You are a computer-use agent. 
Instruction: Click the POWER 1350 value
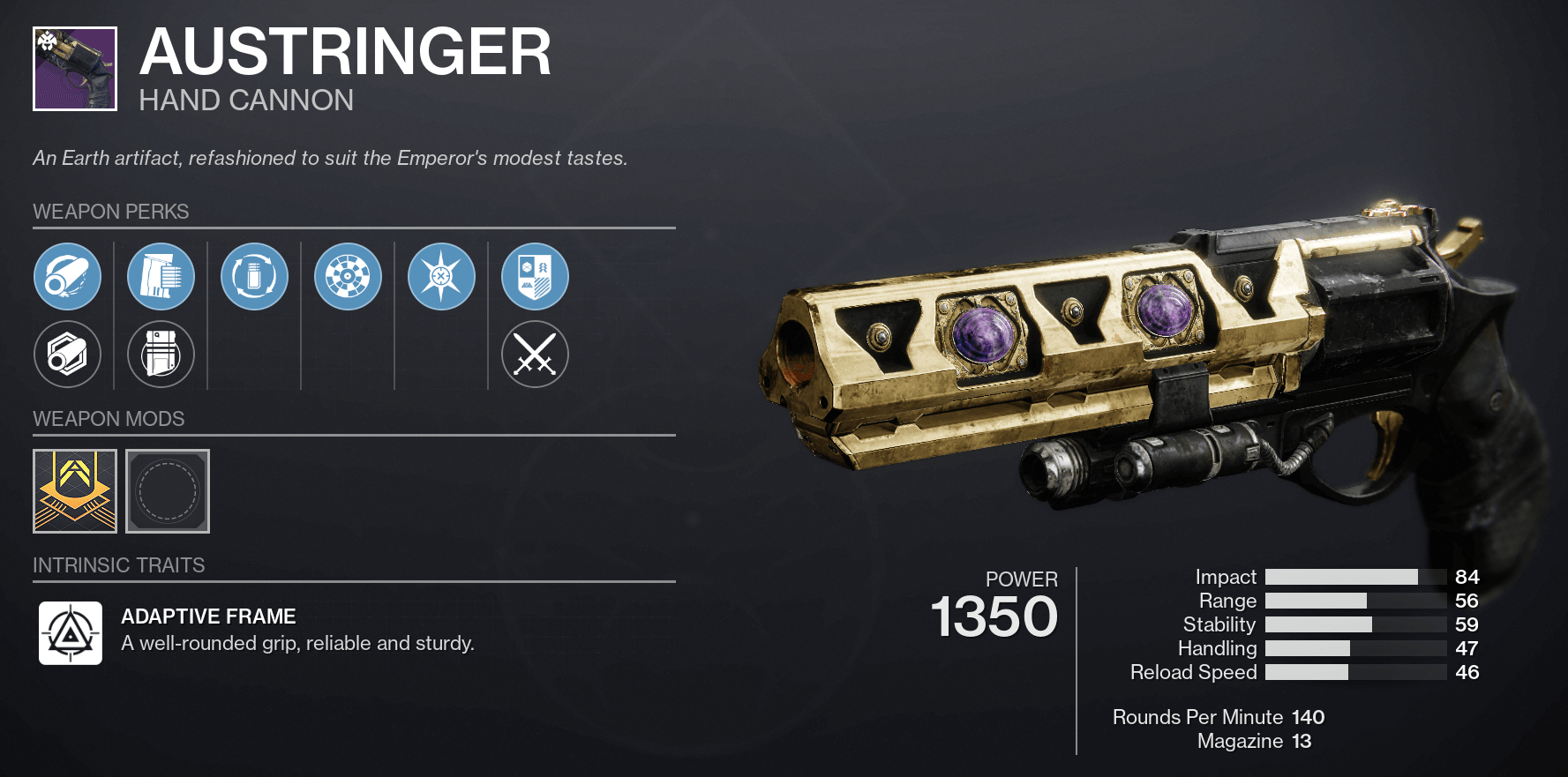[x=994, y=616]
